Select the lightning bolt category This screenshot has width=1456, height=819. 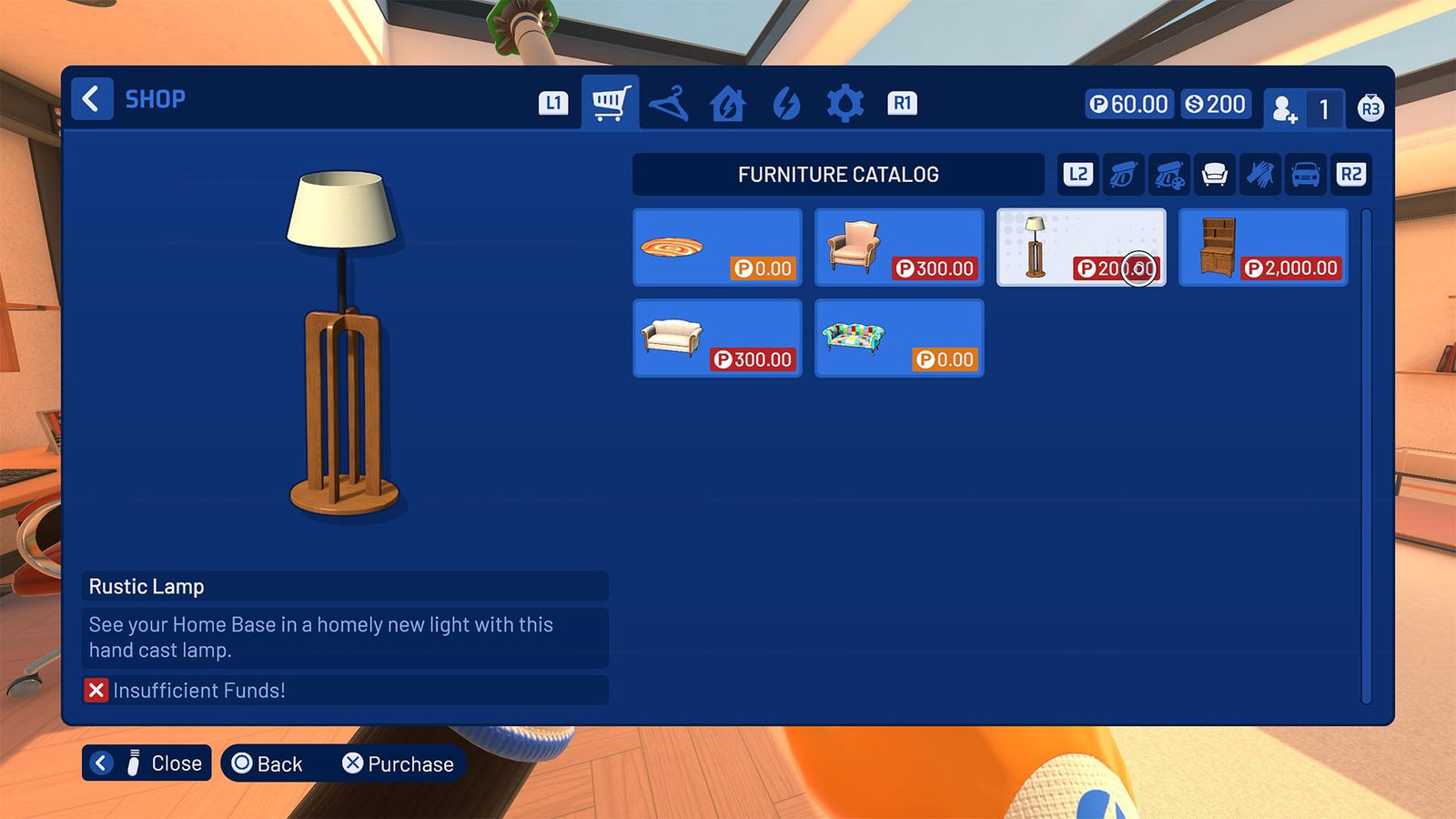[x=786, y=103]
